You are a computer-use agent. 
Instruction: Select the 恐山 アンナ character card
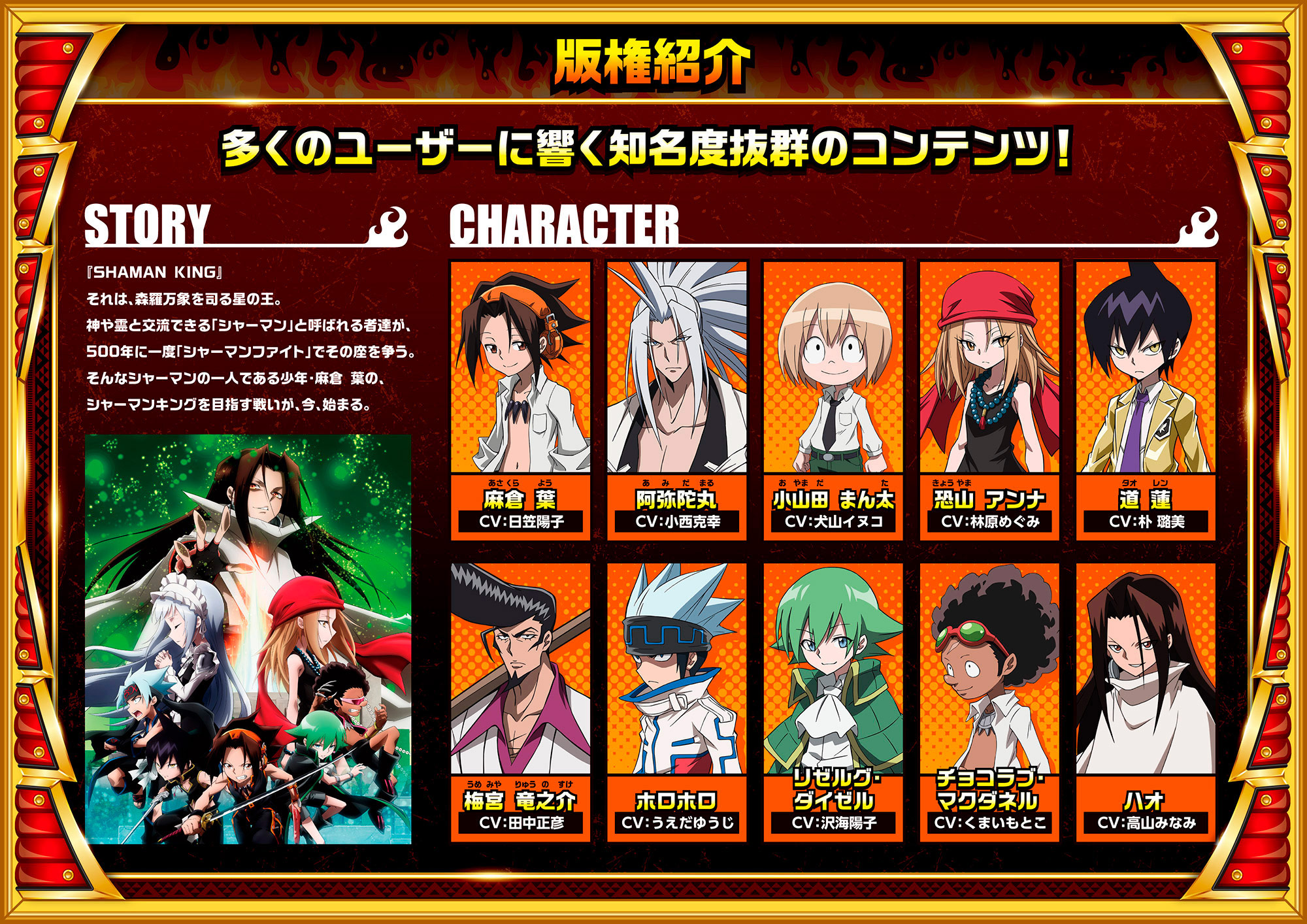(x=989, y=400)
